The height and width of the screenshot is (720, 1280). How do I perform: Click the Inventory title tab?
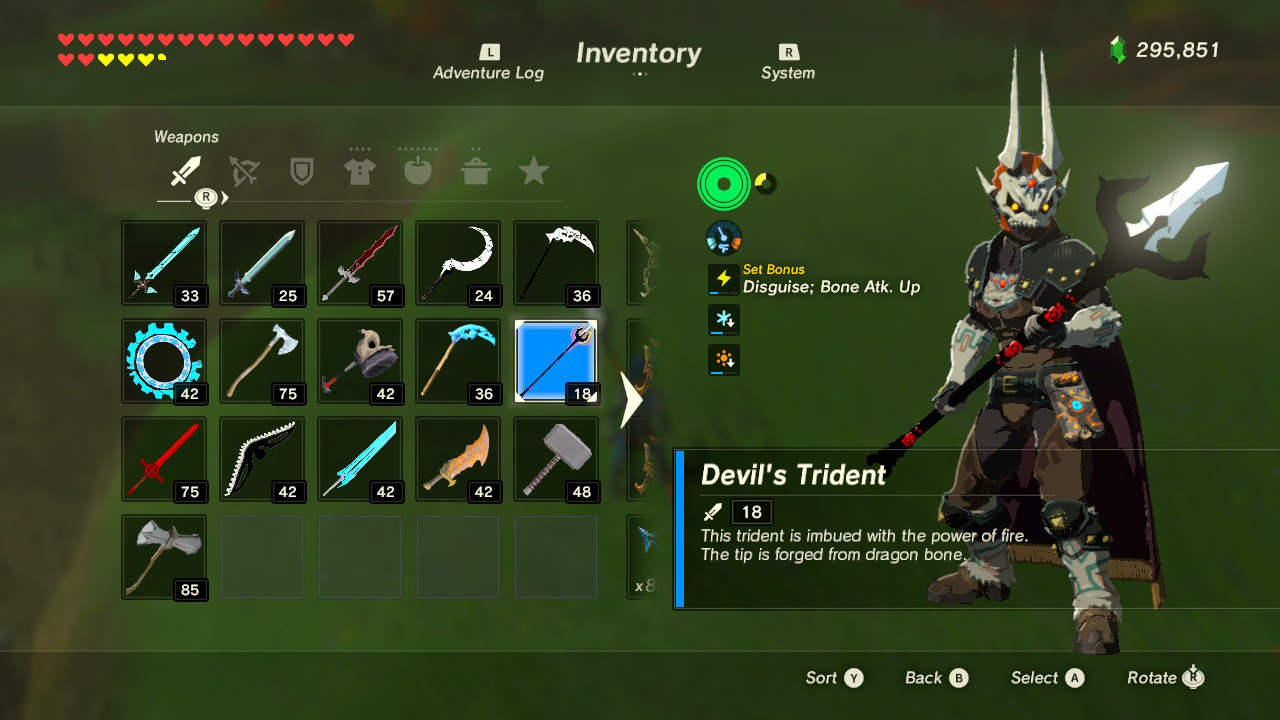(x=637, y=53)
